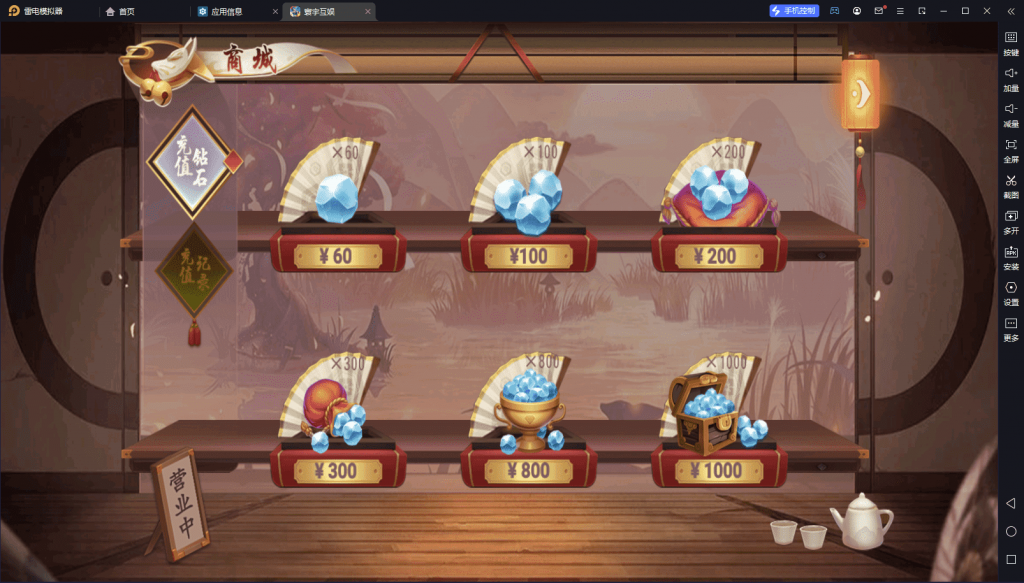
Task: Purchase the ¥100 diamond bundle
Action: [528, 256]
